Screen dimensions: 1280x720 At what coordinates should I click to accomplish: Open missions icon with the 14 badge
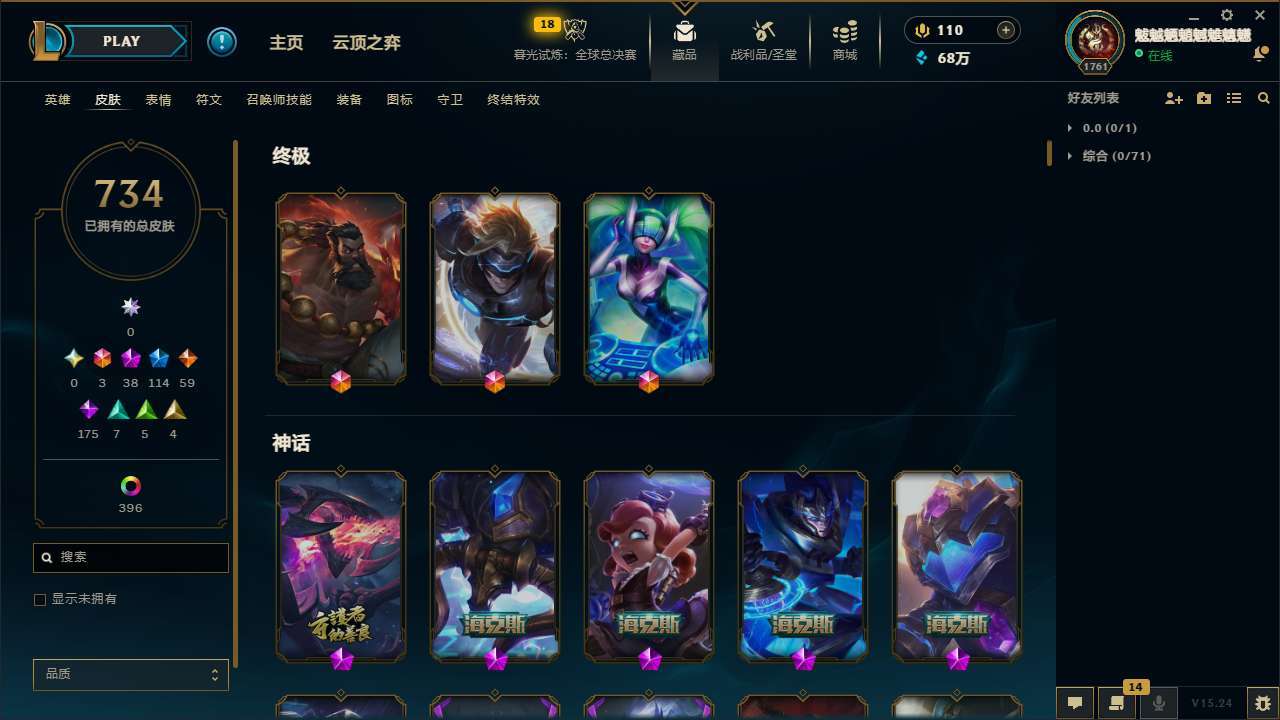click(1117, 702)
